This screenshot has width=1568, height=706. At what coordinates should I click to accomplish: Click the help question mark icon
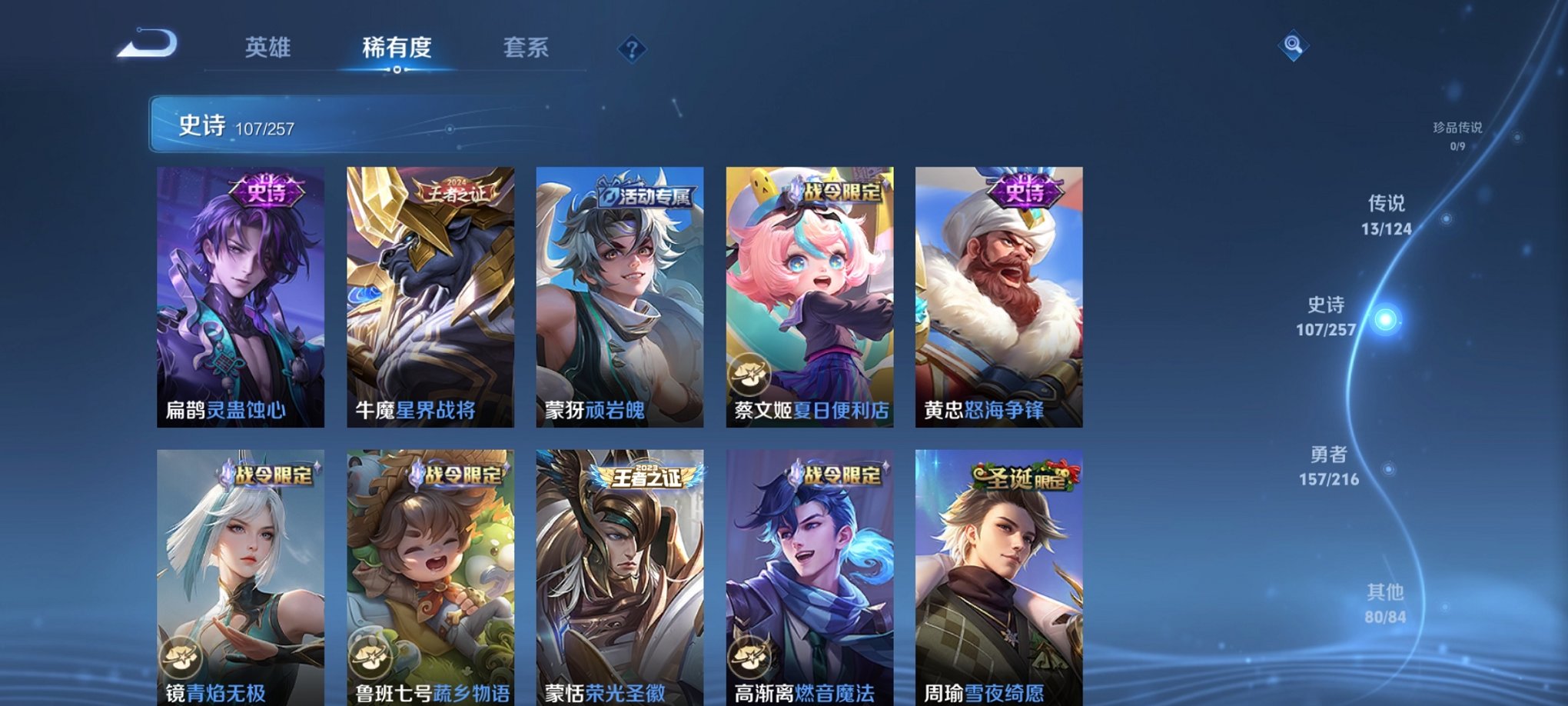[632, 50]
